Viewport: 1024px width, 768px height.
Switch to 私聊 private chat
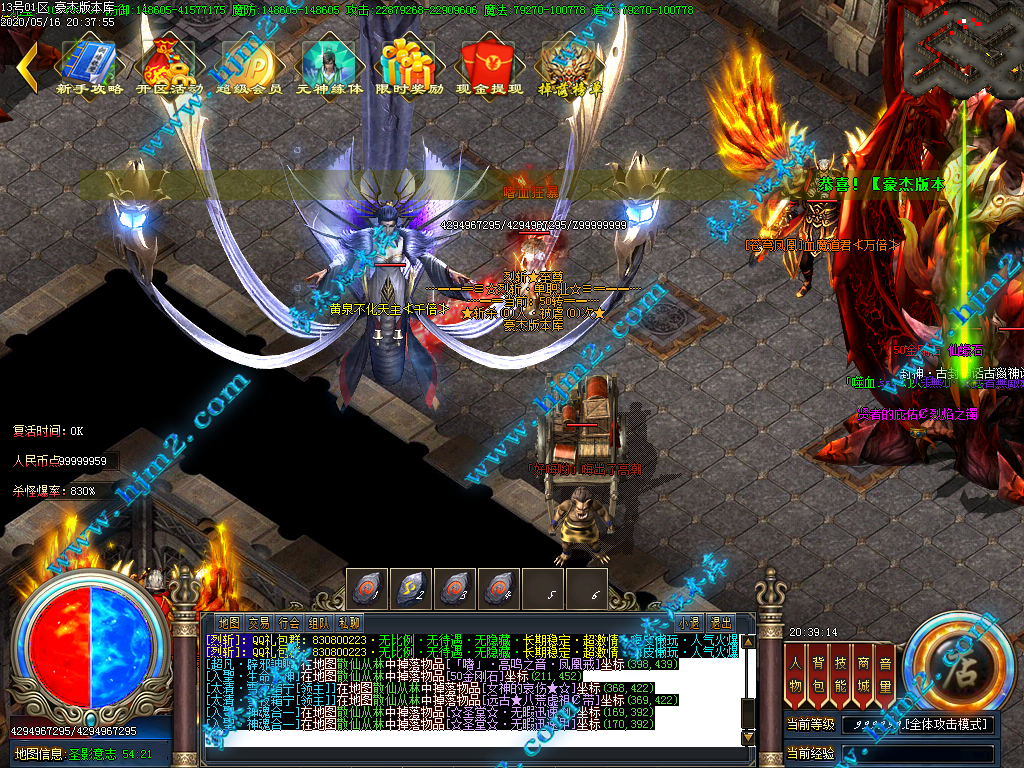pyautogui.click(x=349, y=623)
